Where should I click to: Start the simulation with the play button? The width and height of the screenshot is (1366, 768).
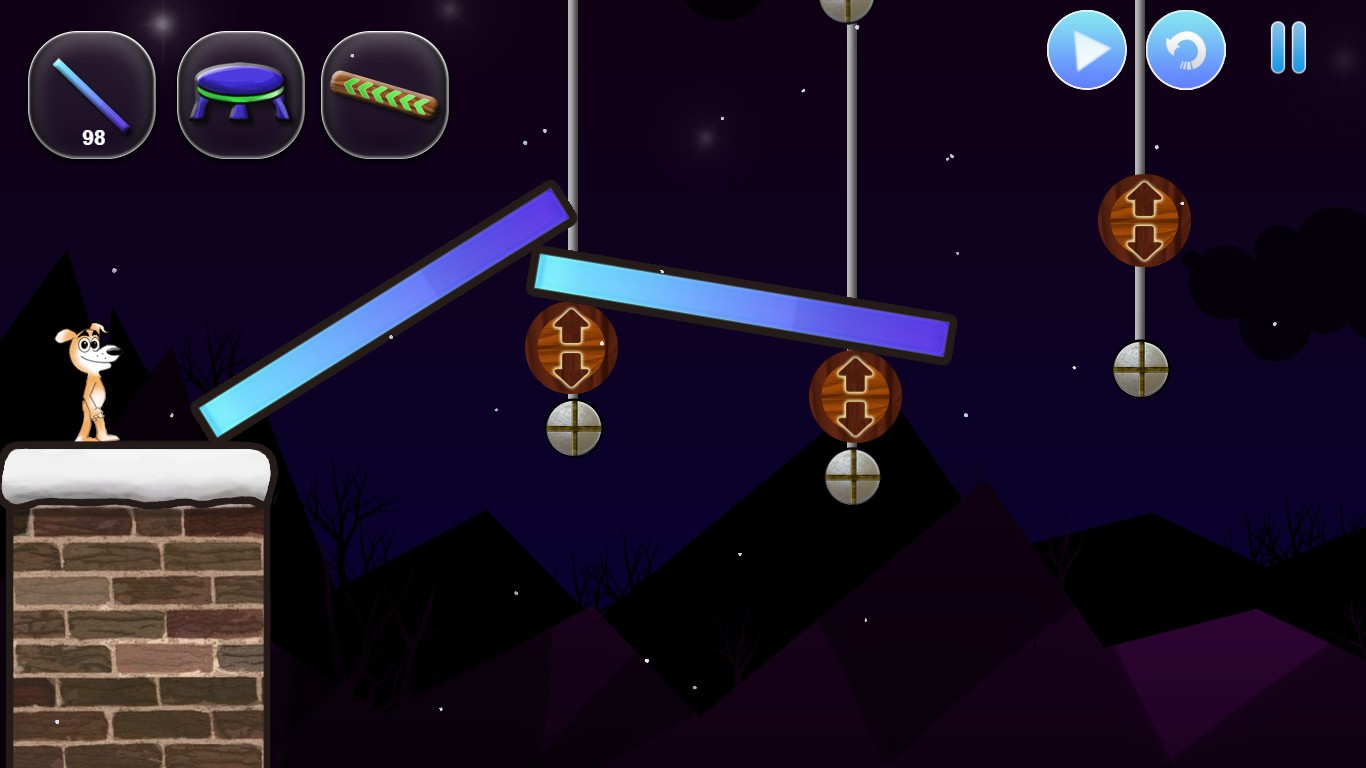pyautogui.click(x=1086, y=50)
